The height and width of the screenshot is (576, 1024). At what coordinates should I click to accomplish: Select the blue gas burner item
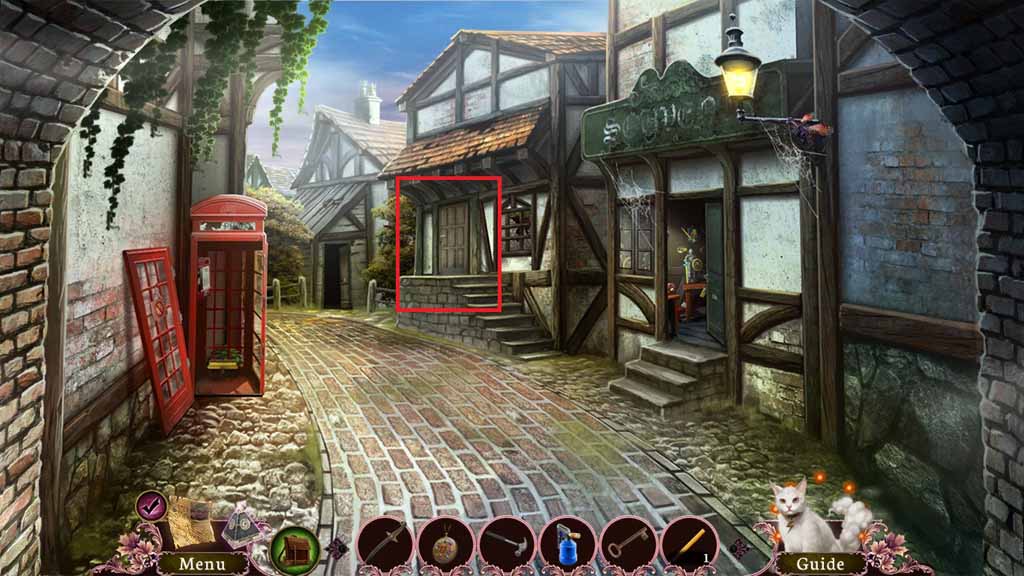[x=567, y=546]
